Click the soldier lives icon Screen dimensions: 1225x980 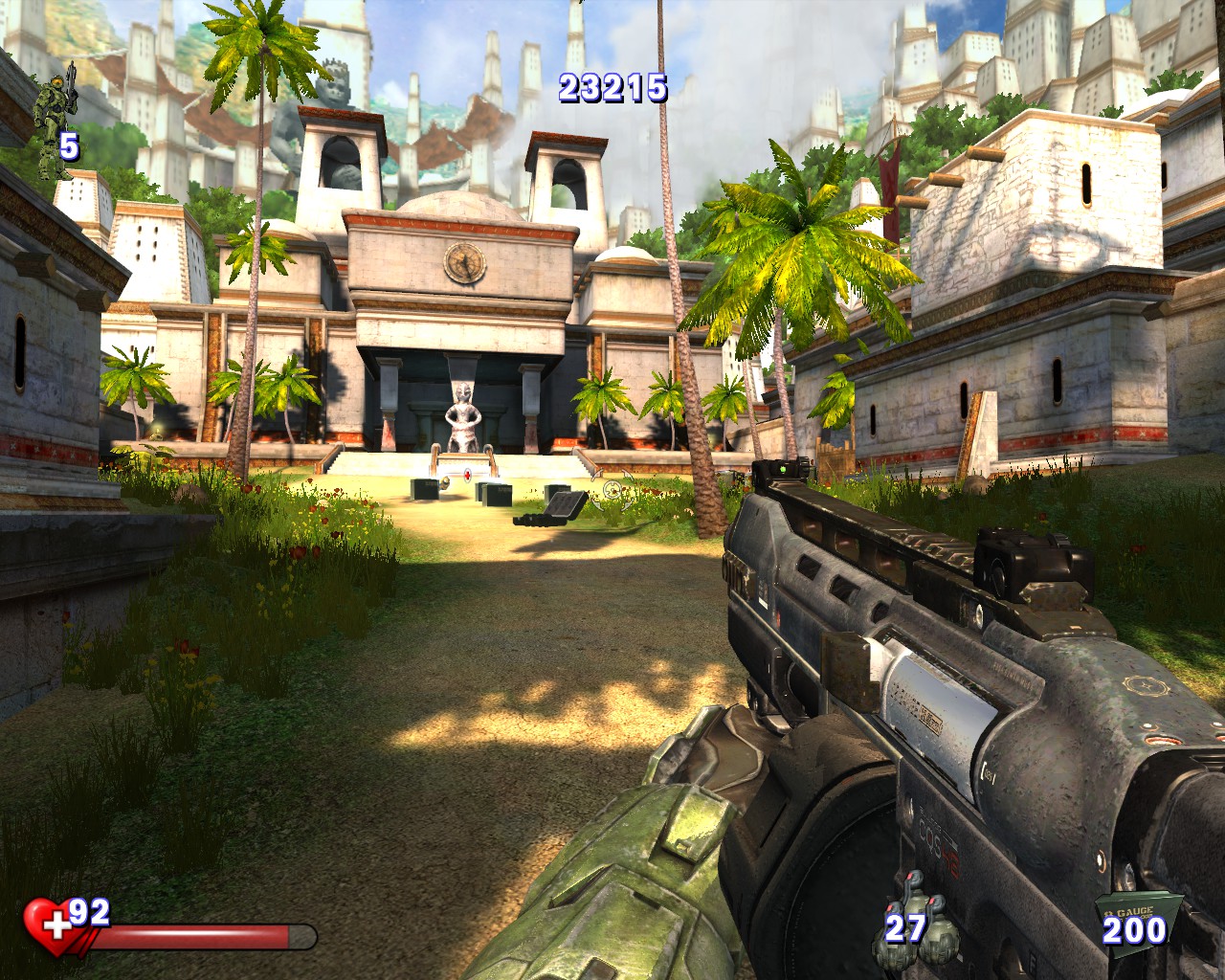tap(53, 110)
